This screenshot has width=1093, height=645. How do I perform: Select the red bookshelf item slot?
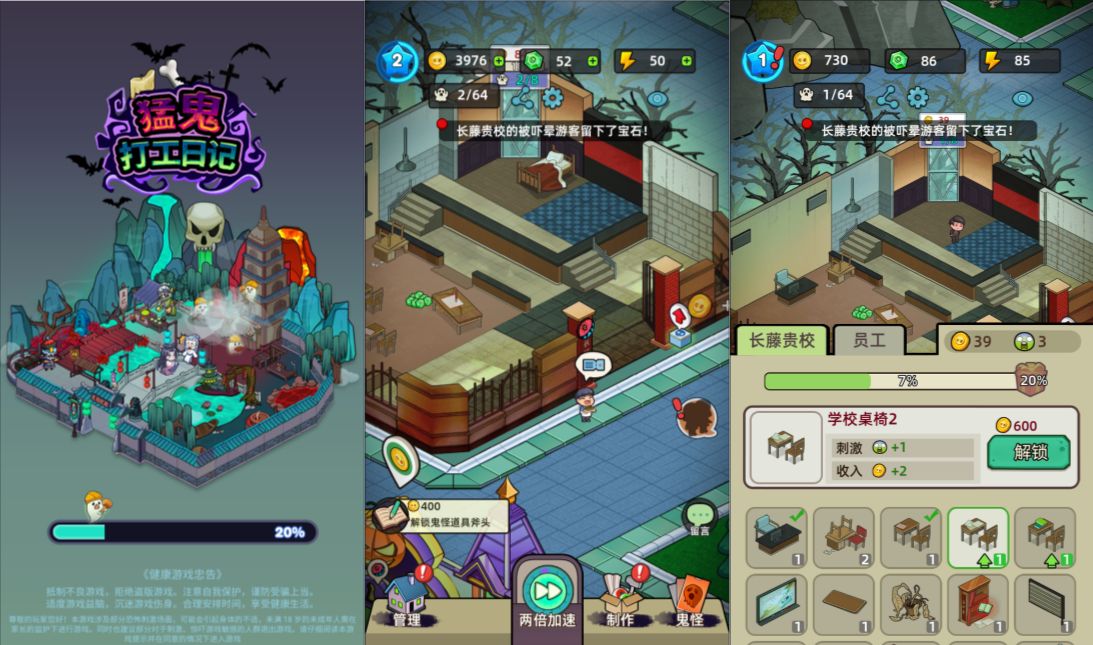pyautogui.click(x=977, y=604)
